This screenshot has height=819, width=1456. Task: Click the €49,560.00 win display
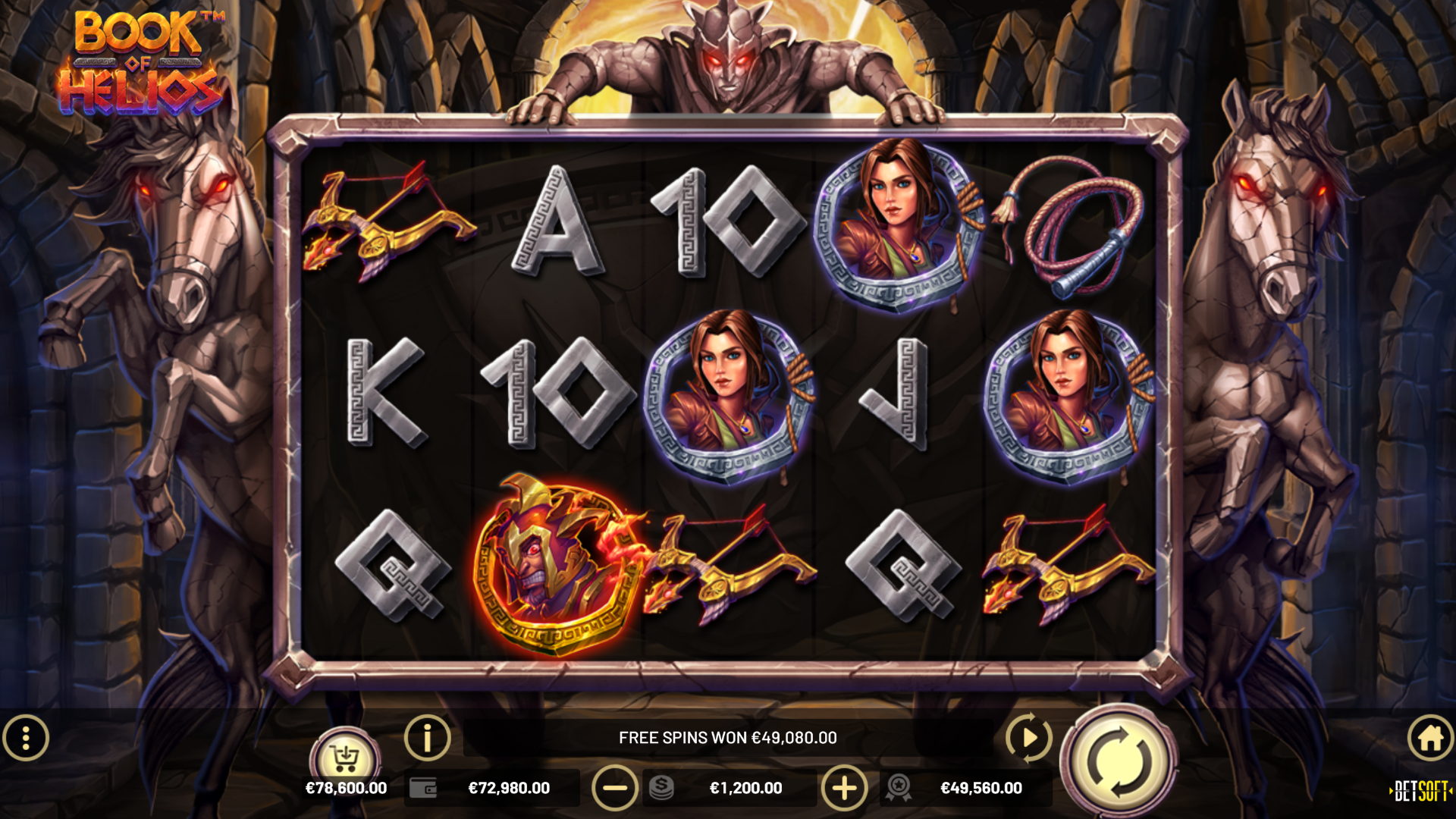point(982,788)
